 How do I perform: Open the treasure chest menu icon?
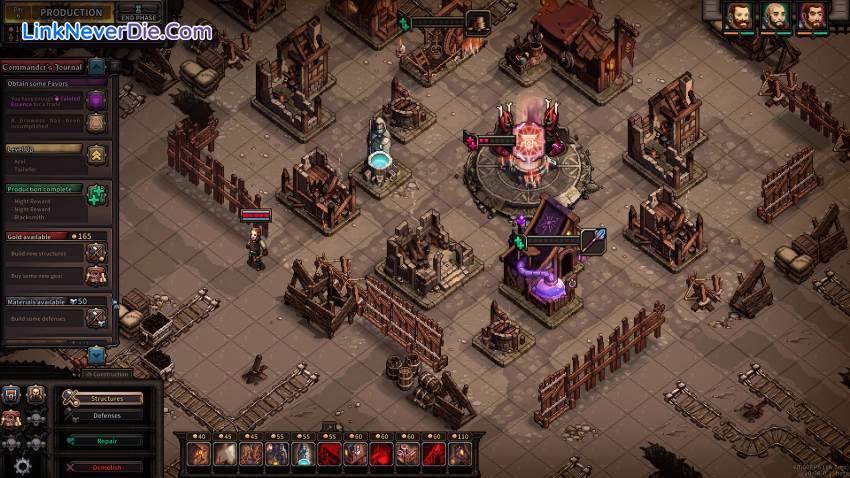click(x=13, y=394)
